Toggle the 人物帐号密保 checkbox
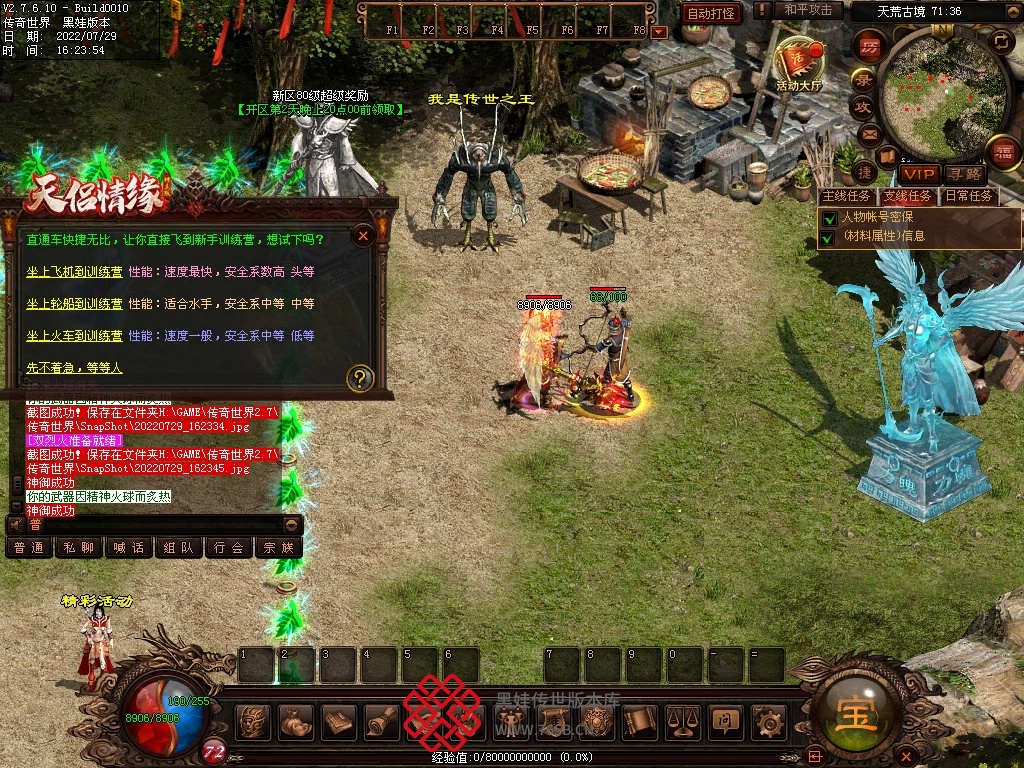This screenshot has width=1024, height=768. pos(828,217)
